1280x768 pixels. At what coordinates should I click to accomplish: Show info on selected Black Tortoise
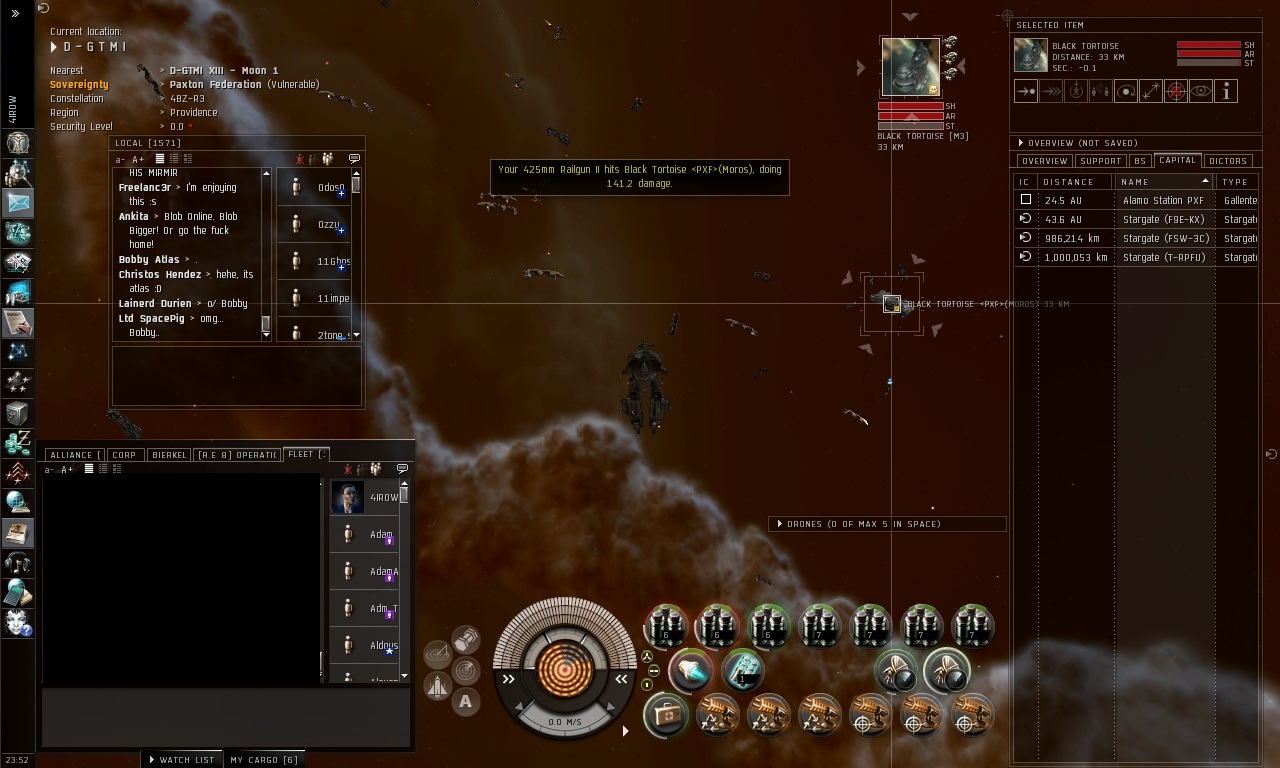1226,91
